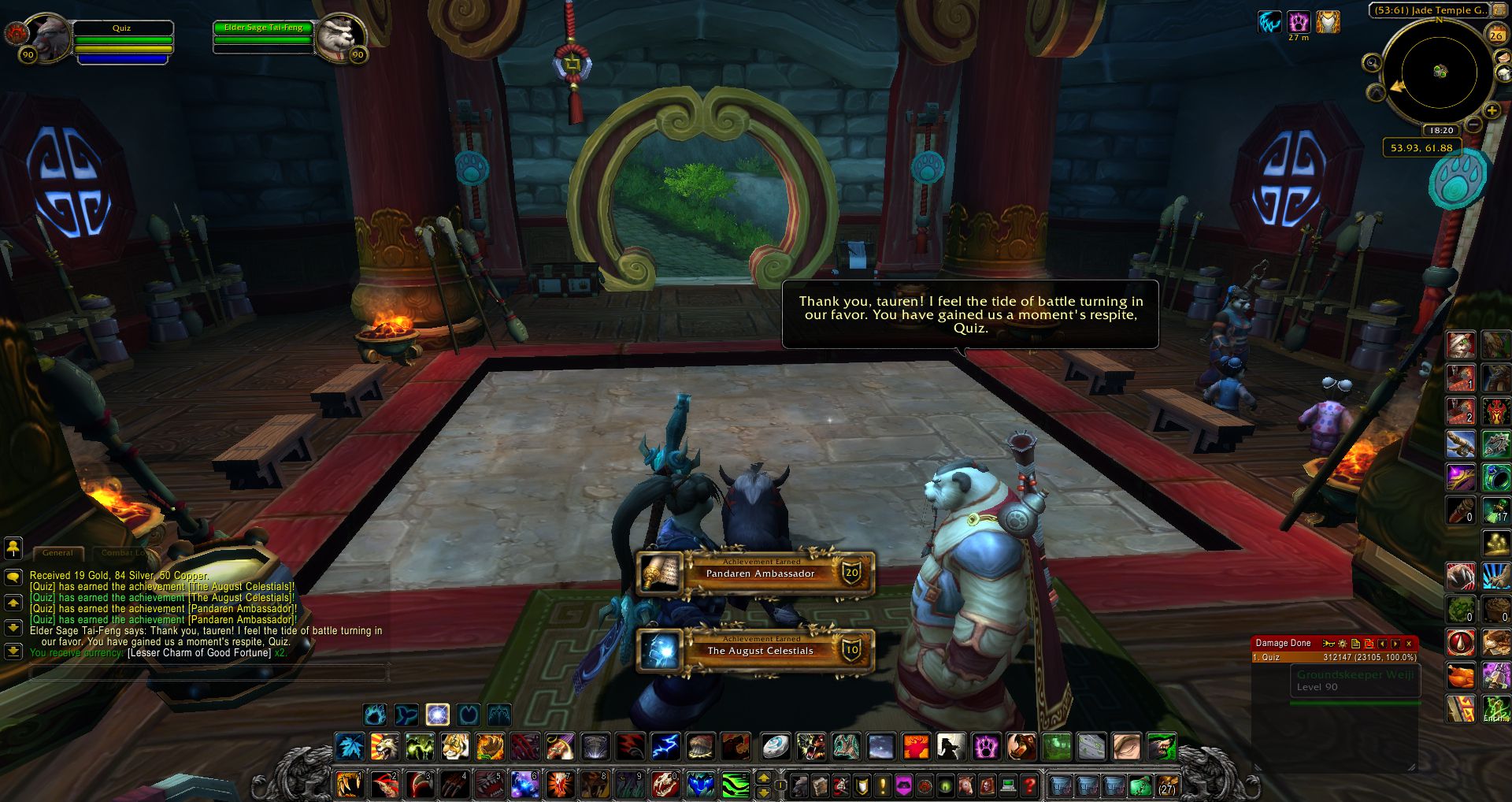
Task: Open minimap tracking options
Action: pyautogui.click(x=1373, y=62)
